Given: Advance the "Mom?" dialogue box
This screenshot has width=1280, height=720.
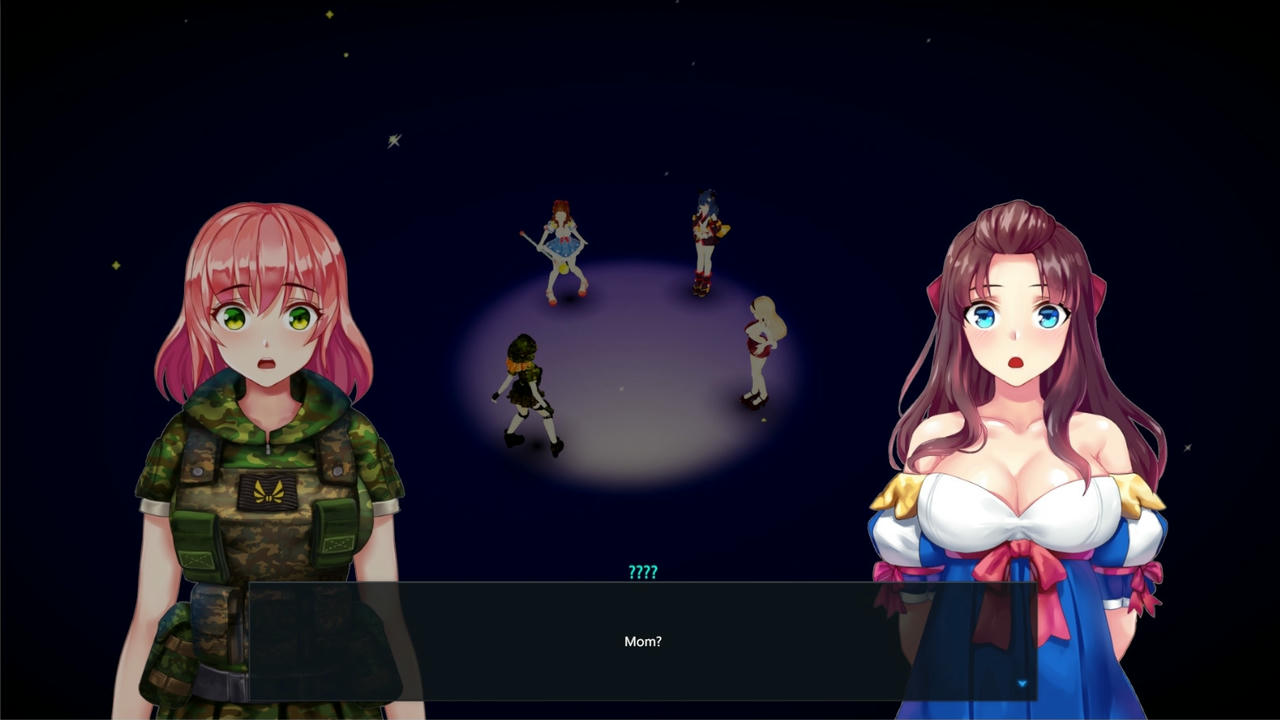Looking at the screenshot, I should pyautogui.click(x=642, y=641).
